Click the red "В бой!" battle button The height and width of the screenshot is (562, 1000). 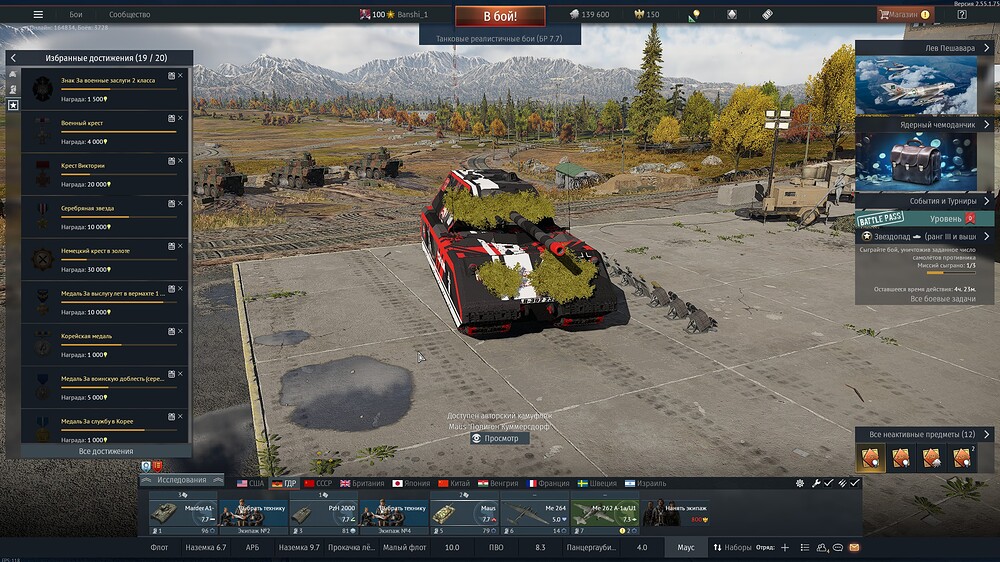[x=500, y=16]
